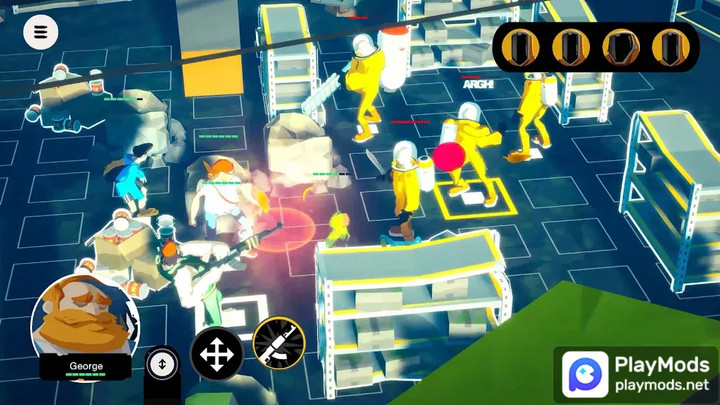This screenshot has height=405, width=720.
Task: Open the PlayMods watermark link
Action: 638,374
